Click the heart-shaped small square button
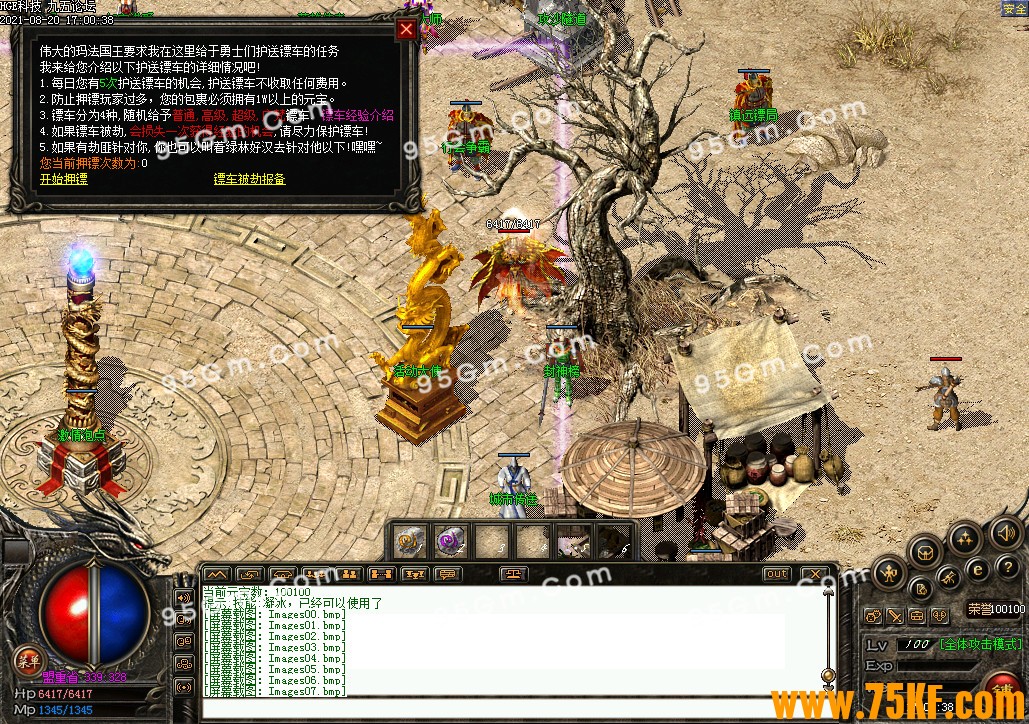This screenshot has width=1029, height=724. 939,616
